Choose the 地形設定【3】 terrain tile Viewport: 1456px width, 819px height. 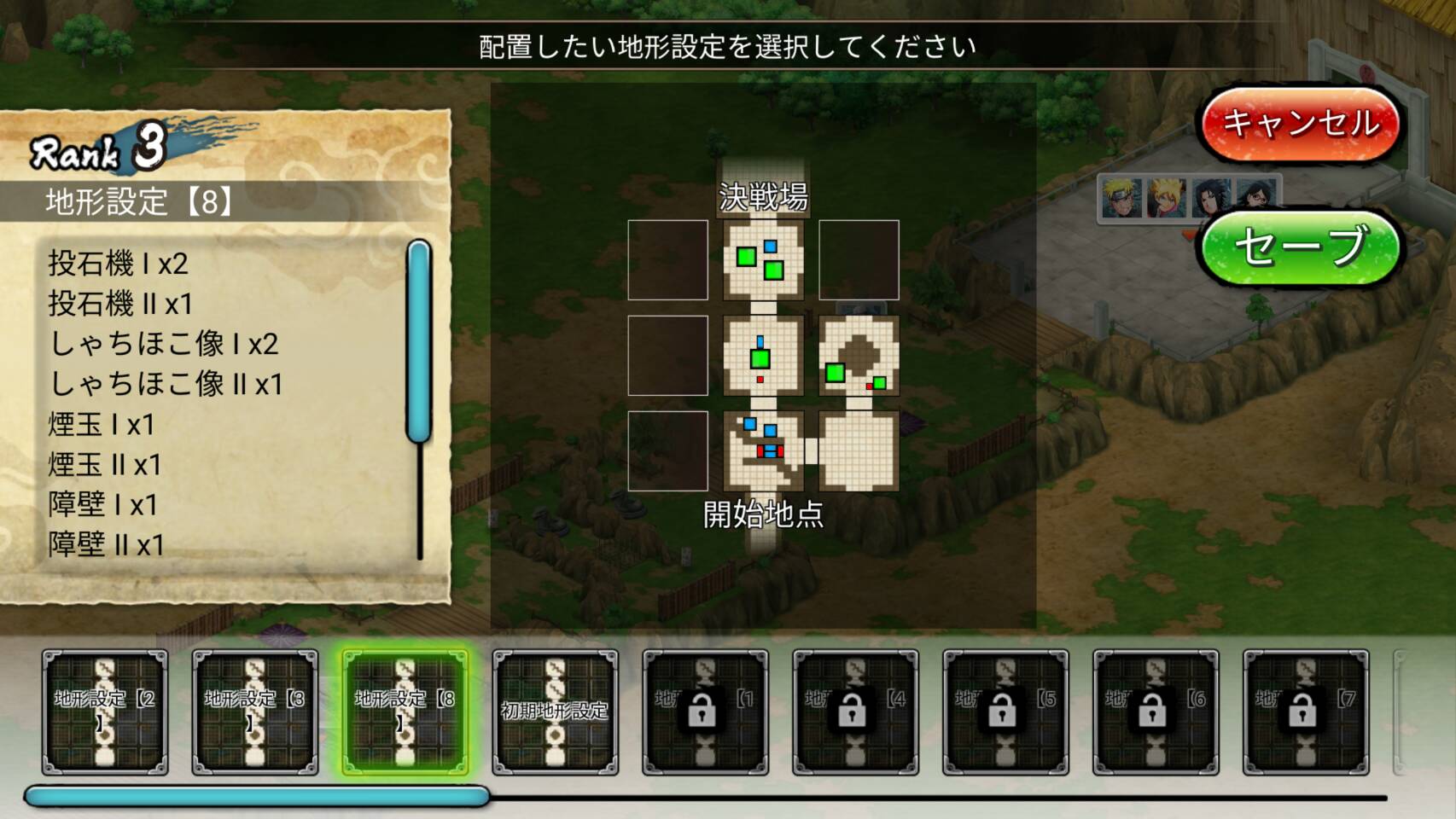pyautogui.click(x=255, y=712)
